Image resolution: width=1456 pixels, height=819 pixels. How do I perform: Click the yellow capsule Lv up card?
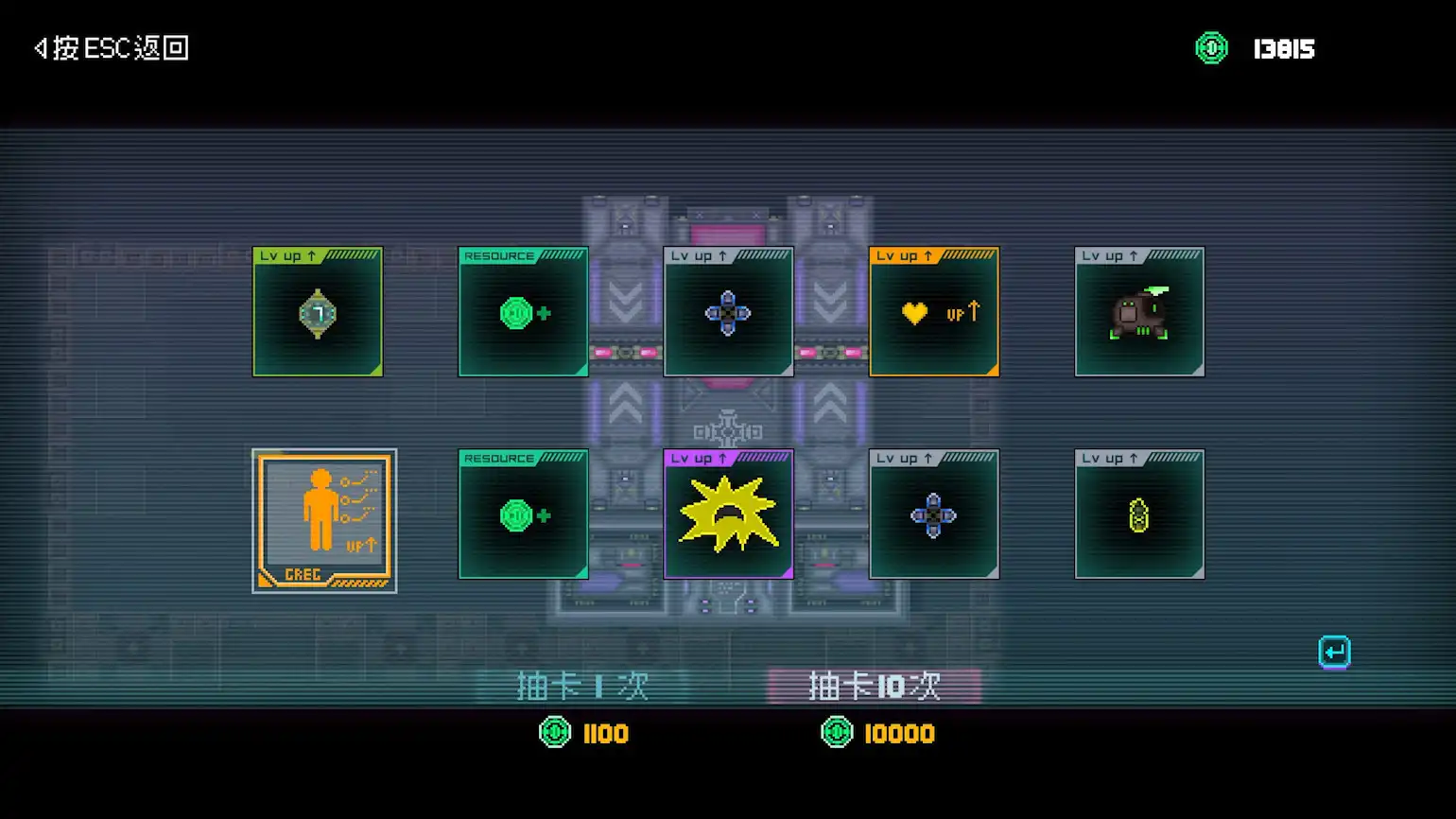coord(1139,514)
